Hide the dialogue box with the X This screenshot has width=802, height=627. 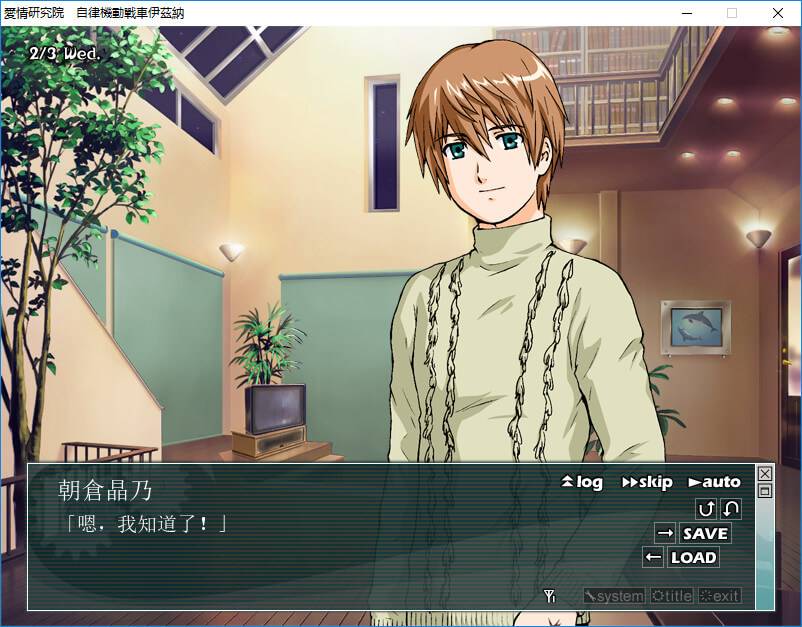tap(765, 473)
